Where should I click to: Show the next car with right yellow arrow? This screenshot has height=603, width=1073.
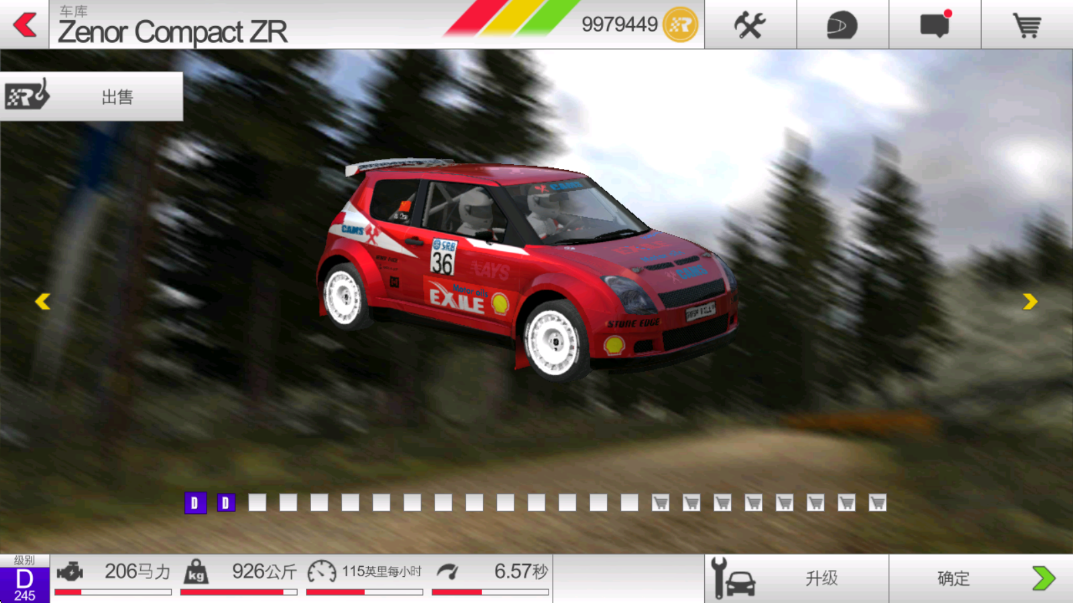tap(1030, 301)
